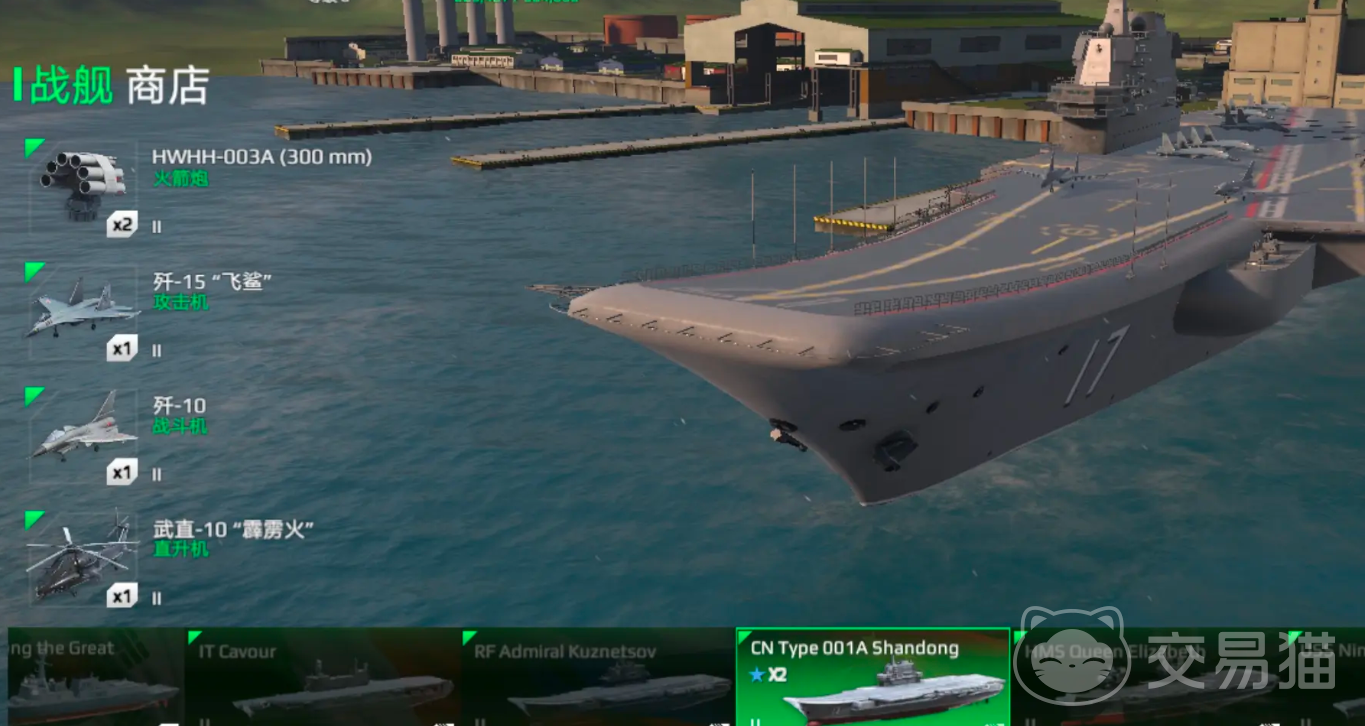This screenshot has width=1365, height=726.
Task: Select the CN Type 001A Shandong card
Action: [x=873, y=678]
